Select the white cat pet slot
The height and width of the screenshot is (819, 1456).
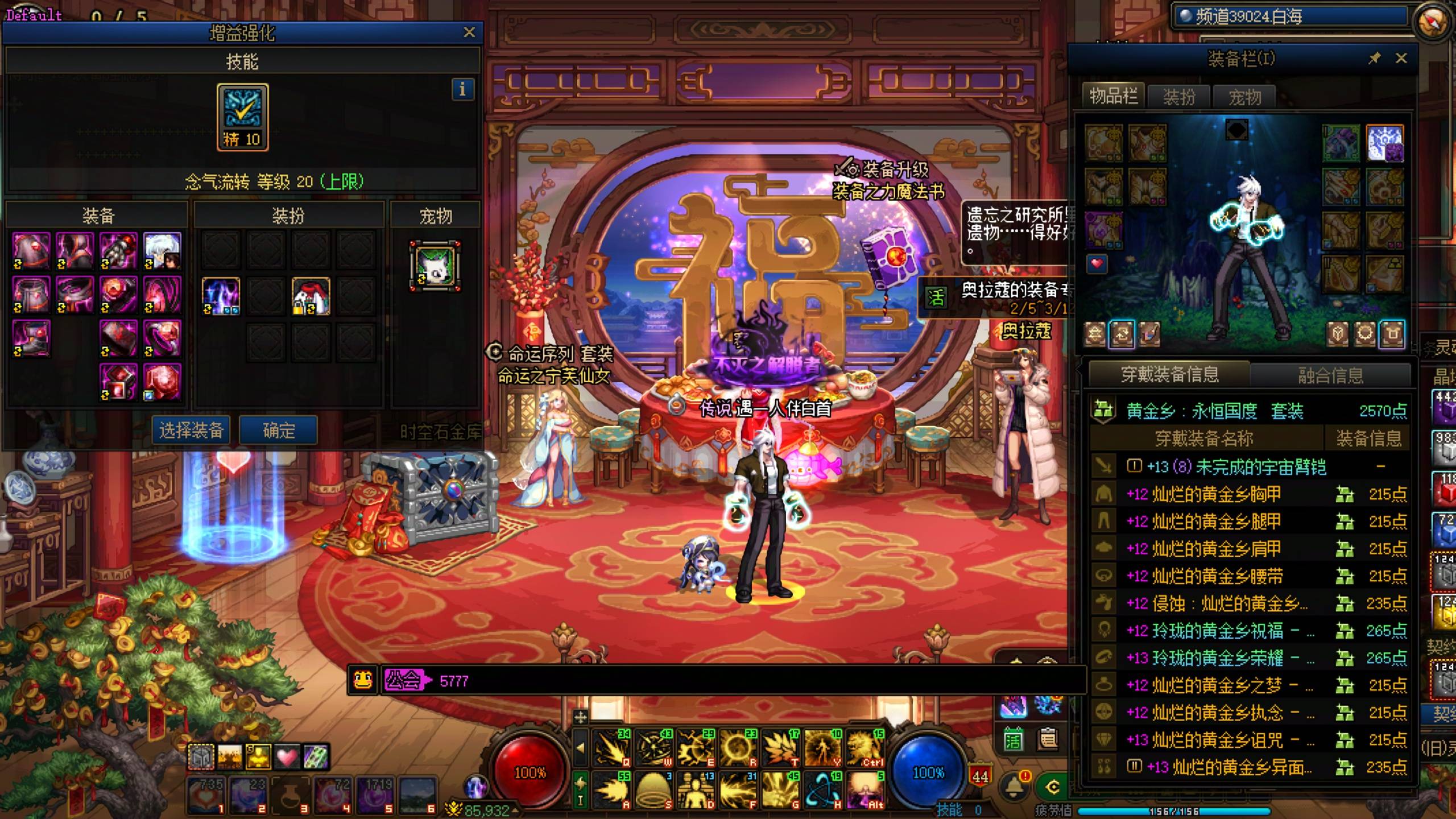point(435,266)
